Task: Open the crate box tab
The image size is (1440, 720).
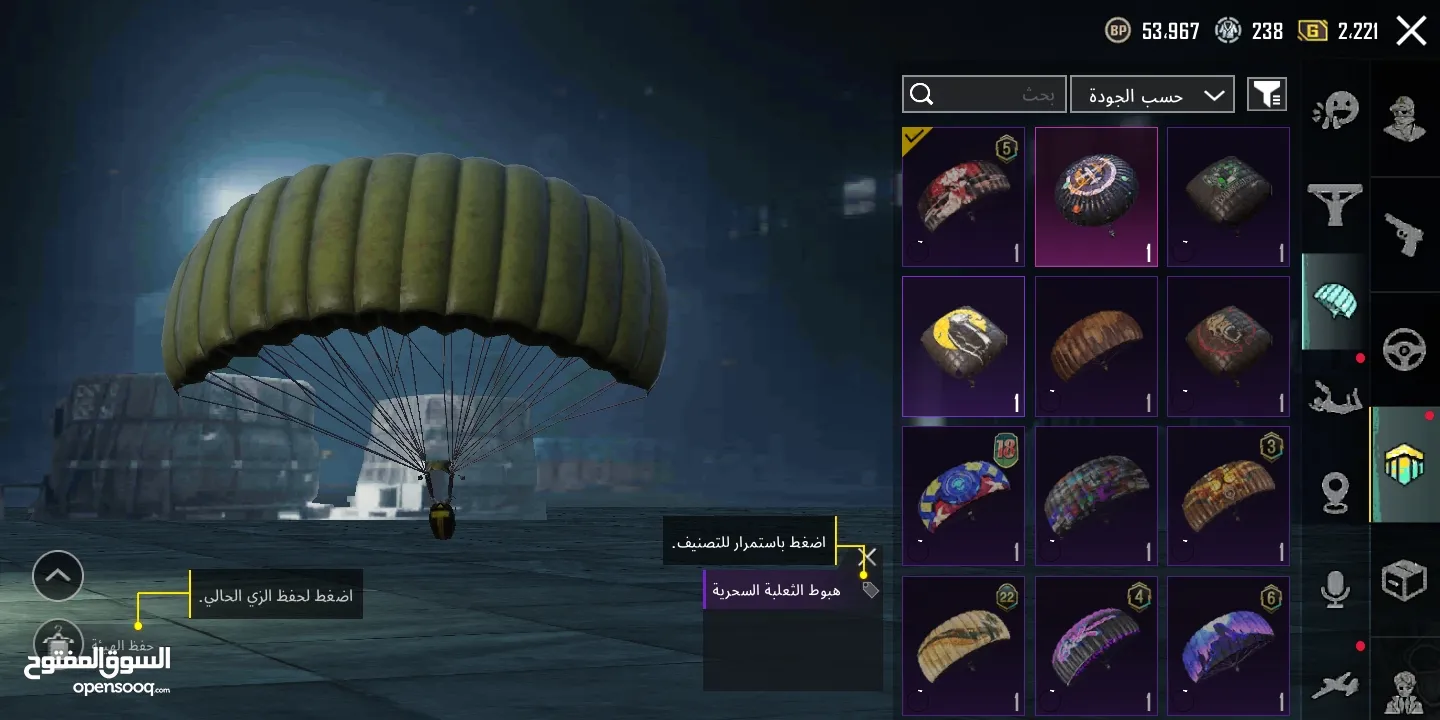Action: click(1404, 580)
